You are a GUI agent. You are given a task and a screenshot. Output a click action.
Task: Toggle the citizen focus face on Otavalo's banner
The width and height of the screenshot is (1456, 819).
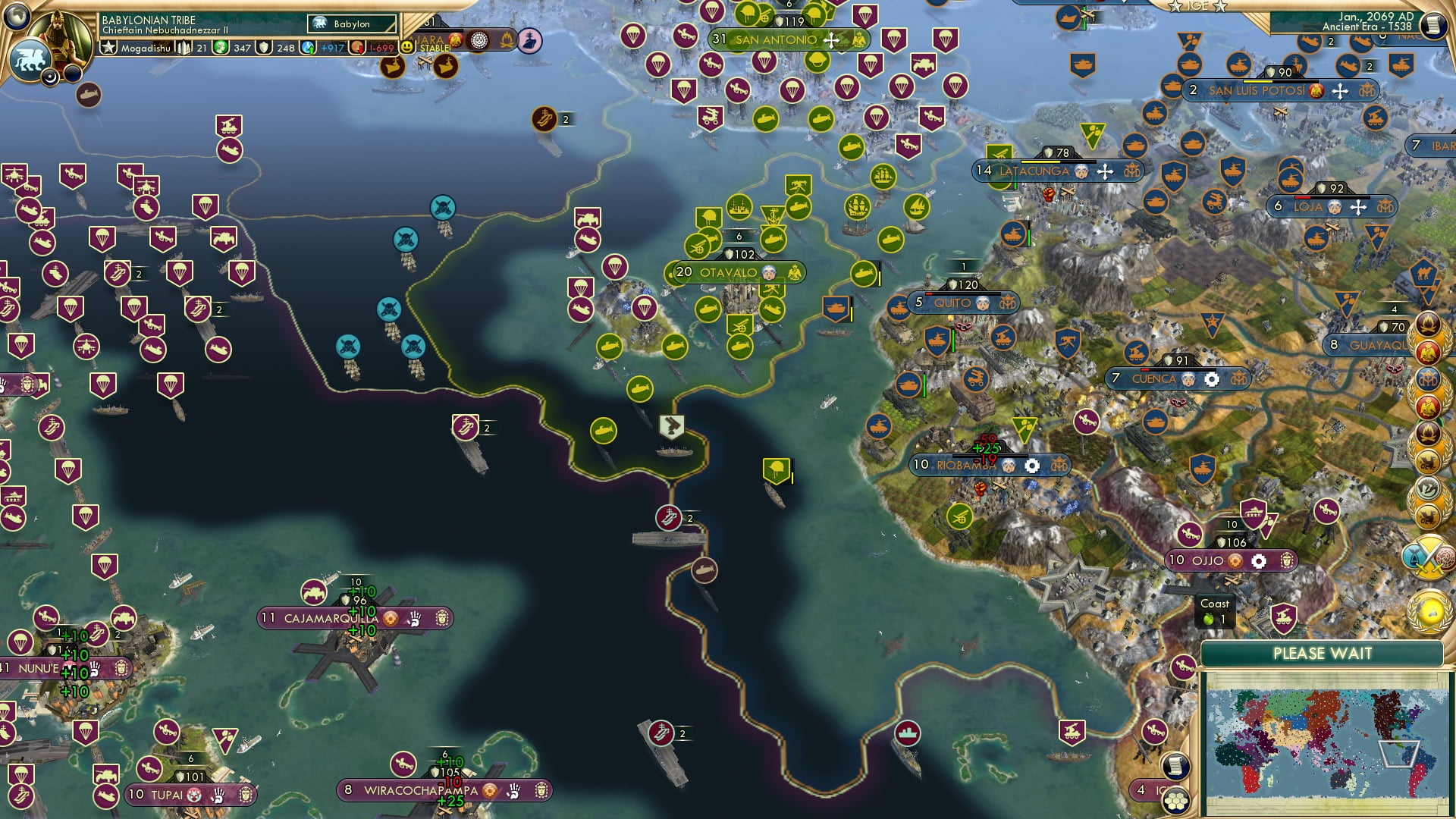click(767, 271)
